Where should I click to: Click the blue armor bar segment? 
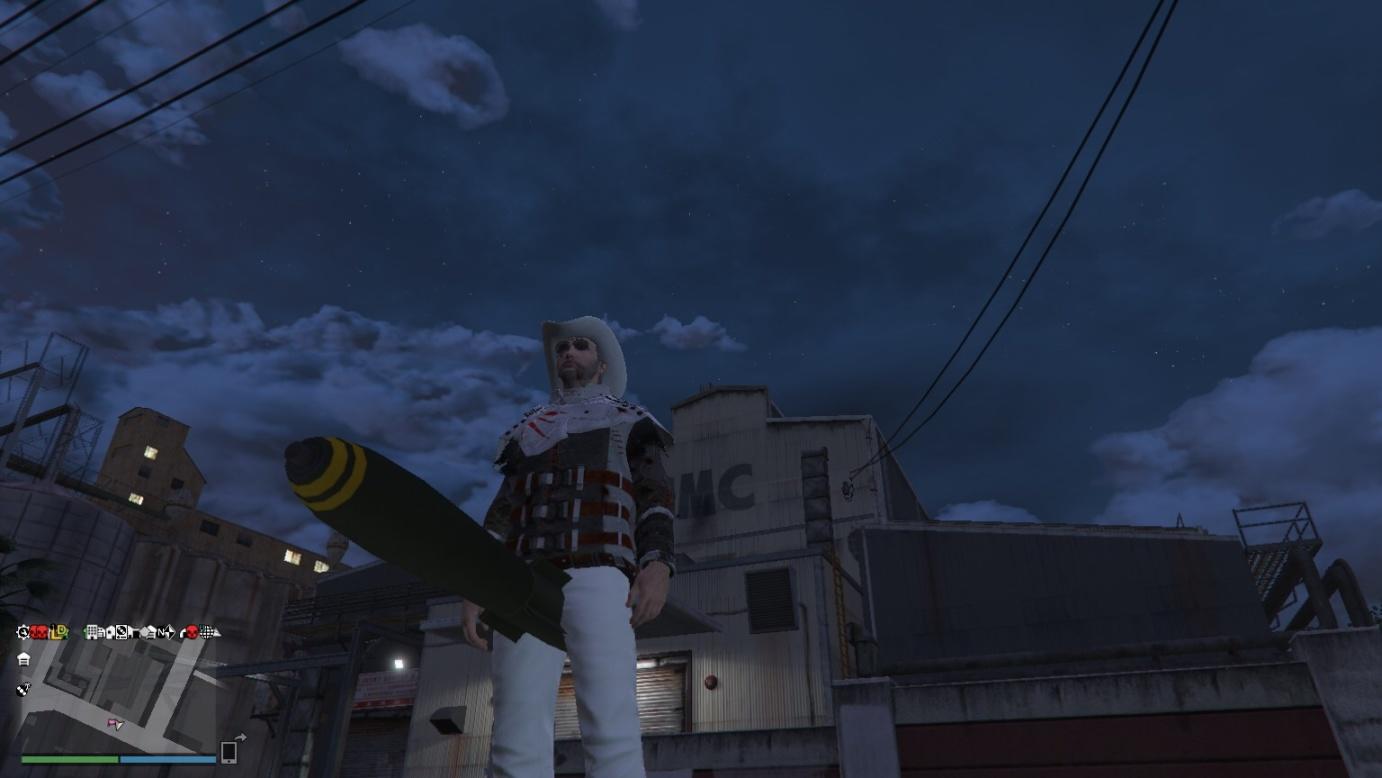(168, 758)
